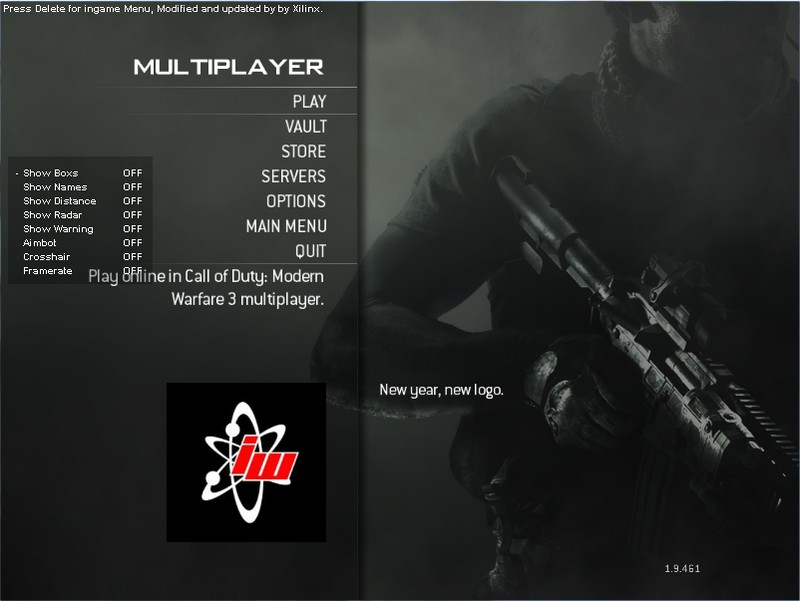Click the red IW atom logo
The image size is (800, 601).
pyautogui.click(x=246, y=462)
